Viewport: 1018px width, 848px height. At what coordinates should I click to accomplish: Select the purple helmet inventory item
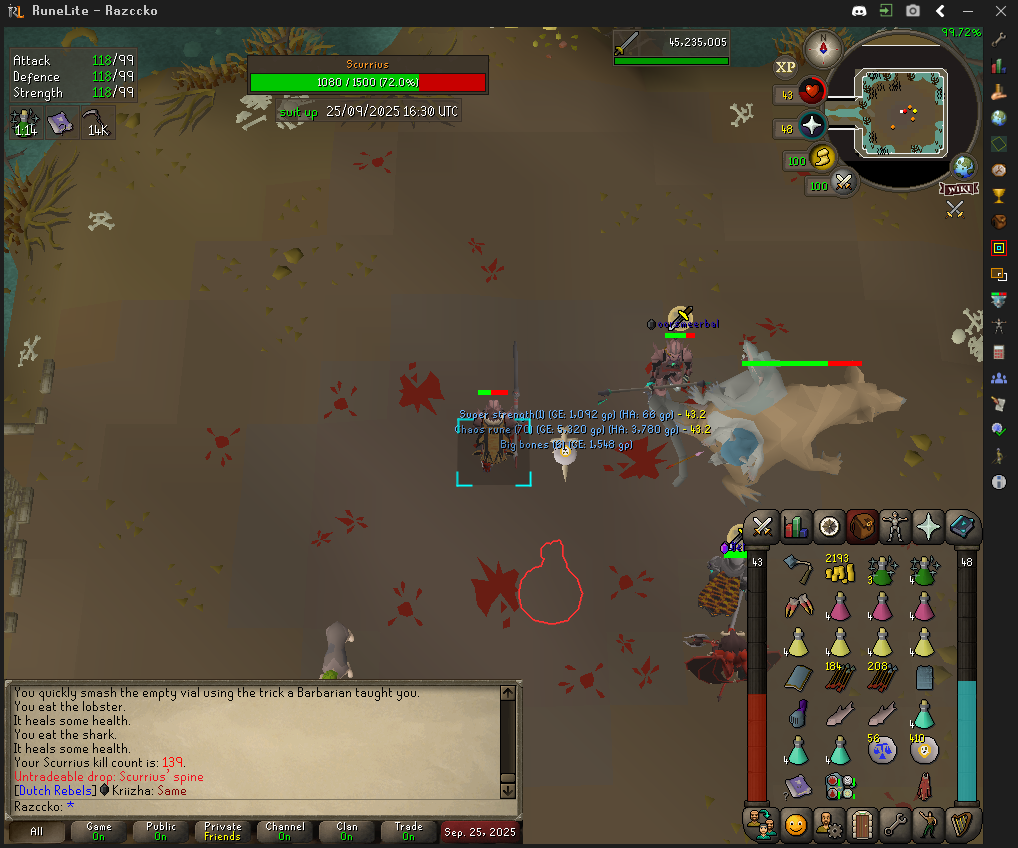[798, 712]
